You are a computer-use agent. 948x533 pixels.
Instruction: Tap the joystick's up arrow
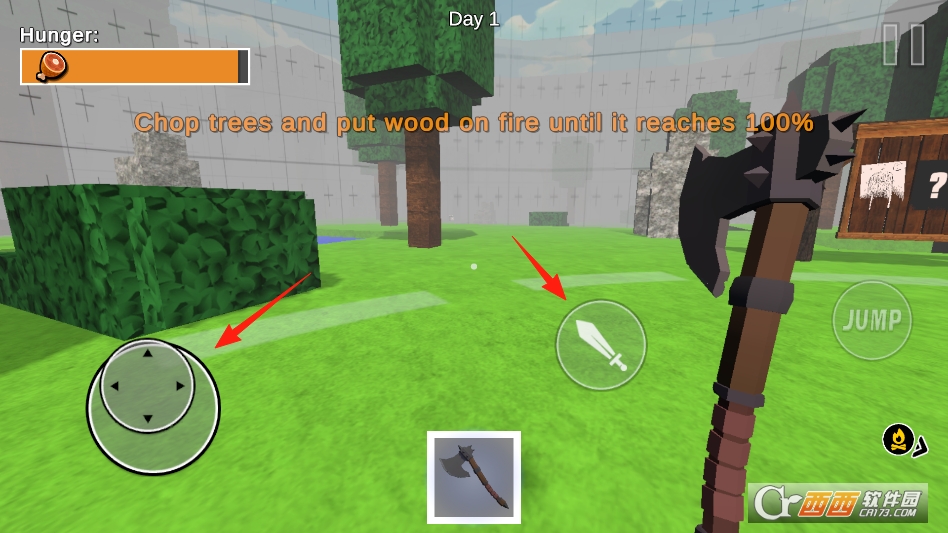[x=148, y=353]
